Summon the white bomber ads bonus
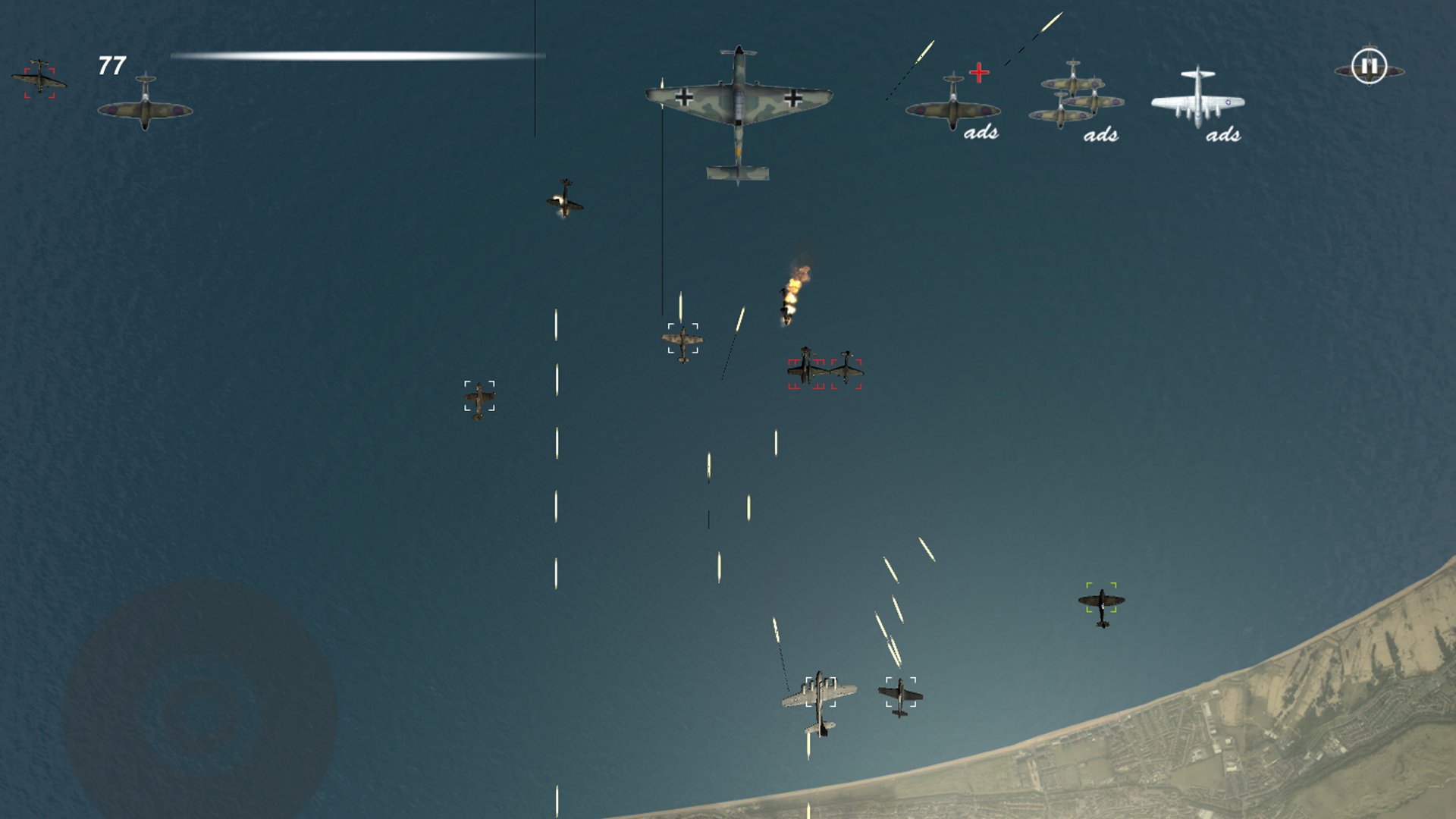Image resolution: width=1456 pixels, height=819 pixels. 1197,101
